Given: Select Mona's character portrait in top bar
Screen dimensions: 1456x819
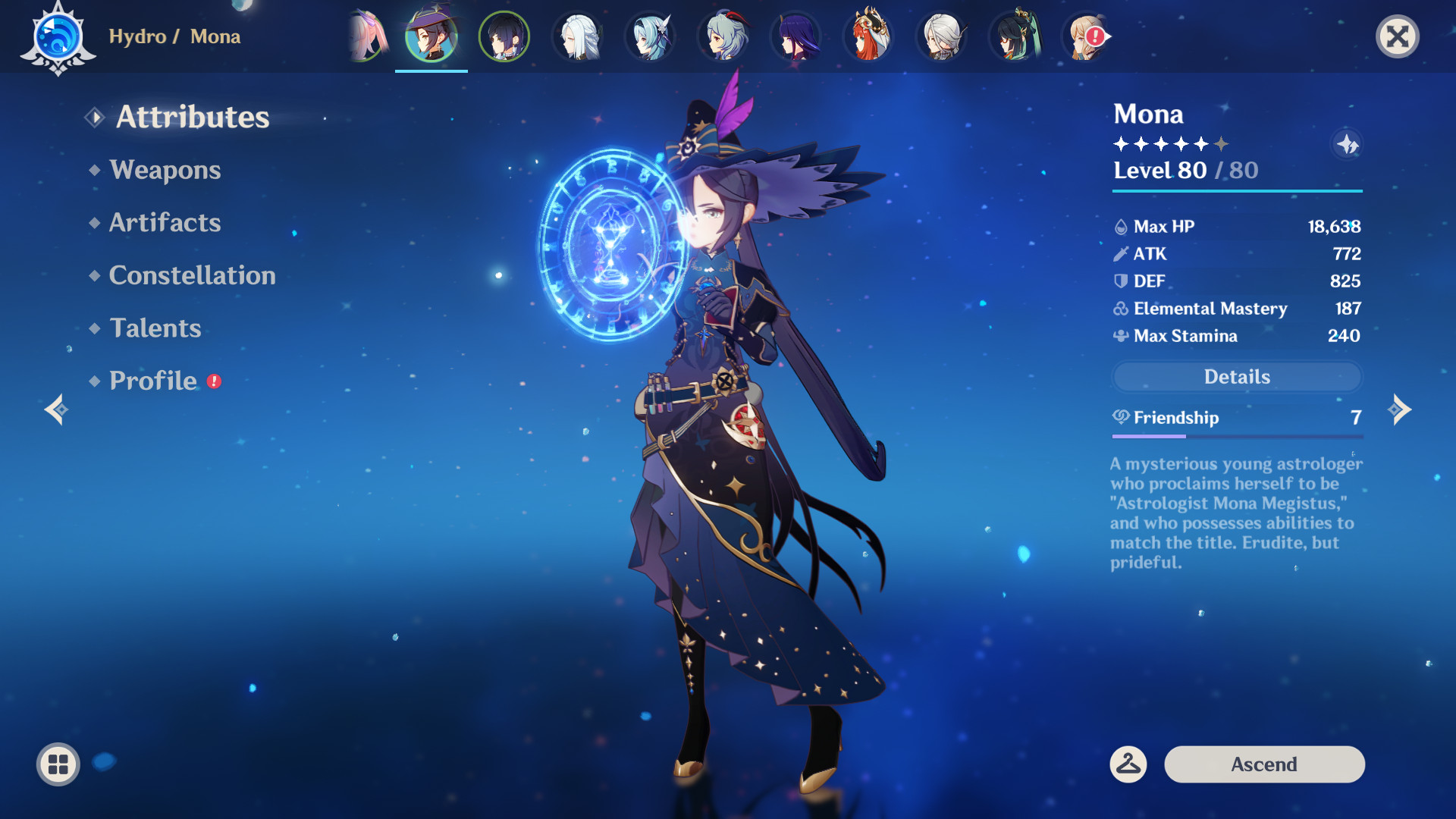Looking at the screenshot, I should pyautogui.click(x=431, y=36).
